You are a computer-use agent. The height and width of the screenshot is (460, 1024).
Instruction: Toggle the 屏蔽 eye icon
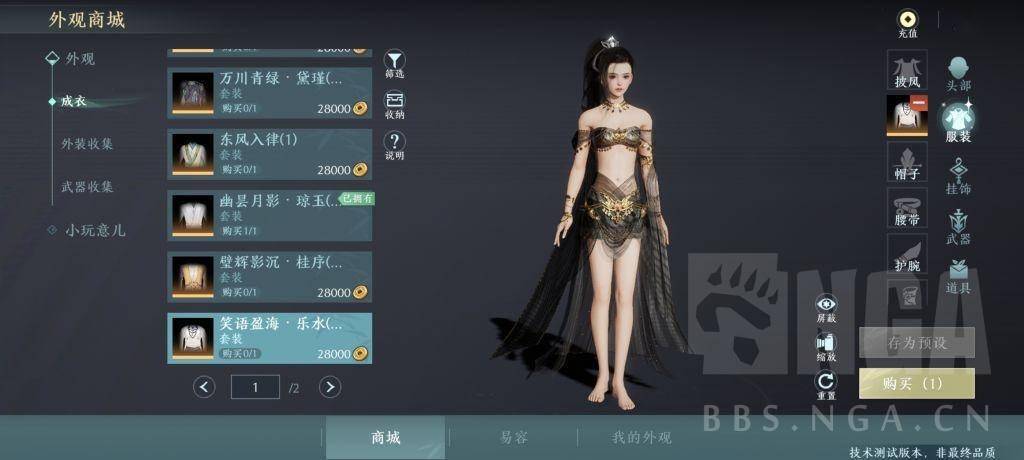(x=826, y=306)
